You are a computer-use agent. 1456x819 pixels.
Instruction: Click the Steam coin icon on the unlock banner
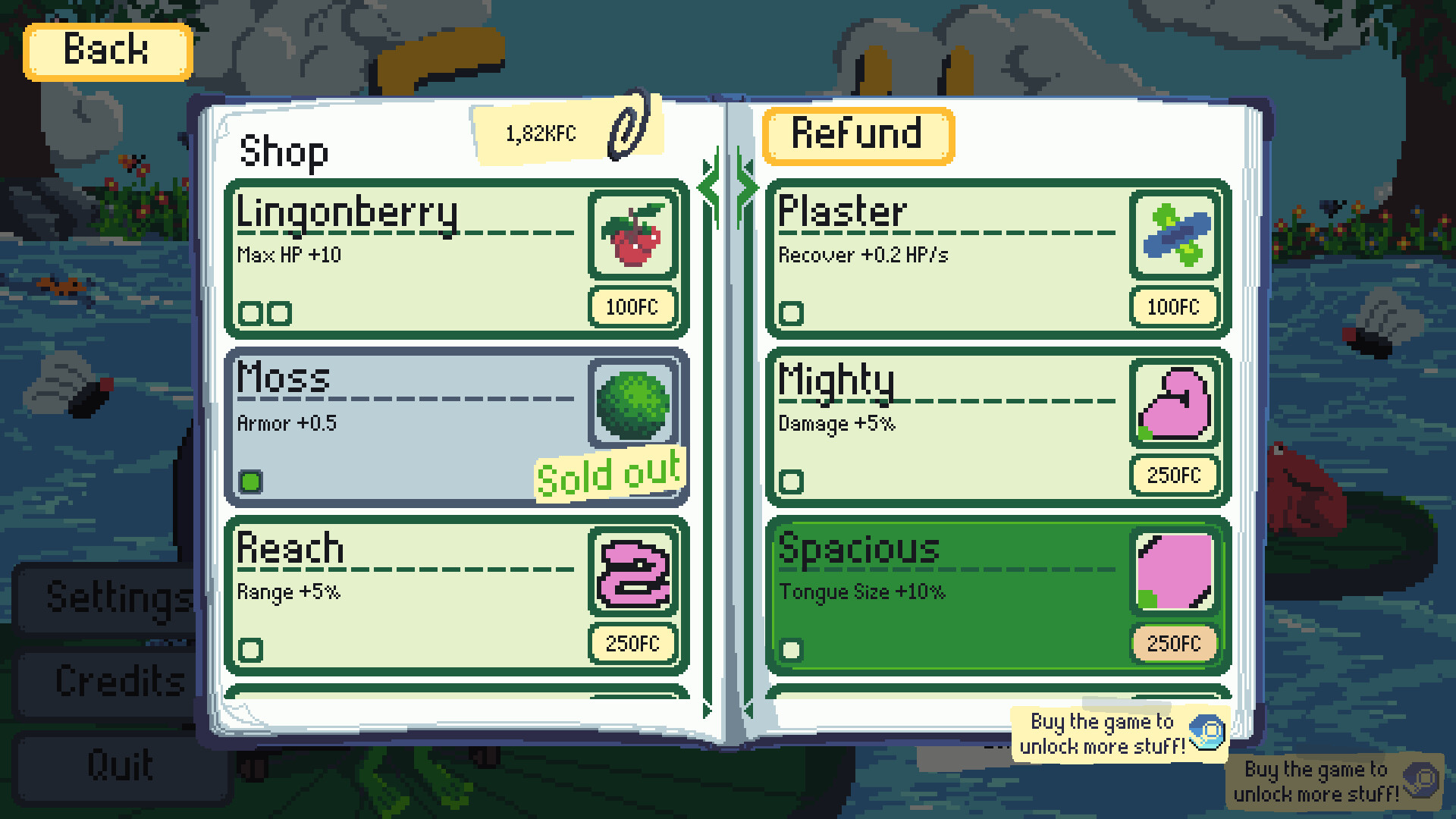click(1209, 732)
